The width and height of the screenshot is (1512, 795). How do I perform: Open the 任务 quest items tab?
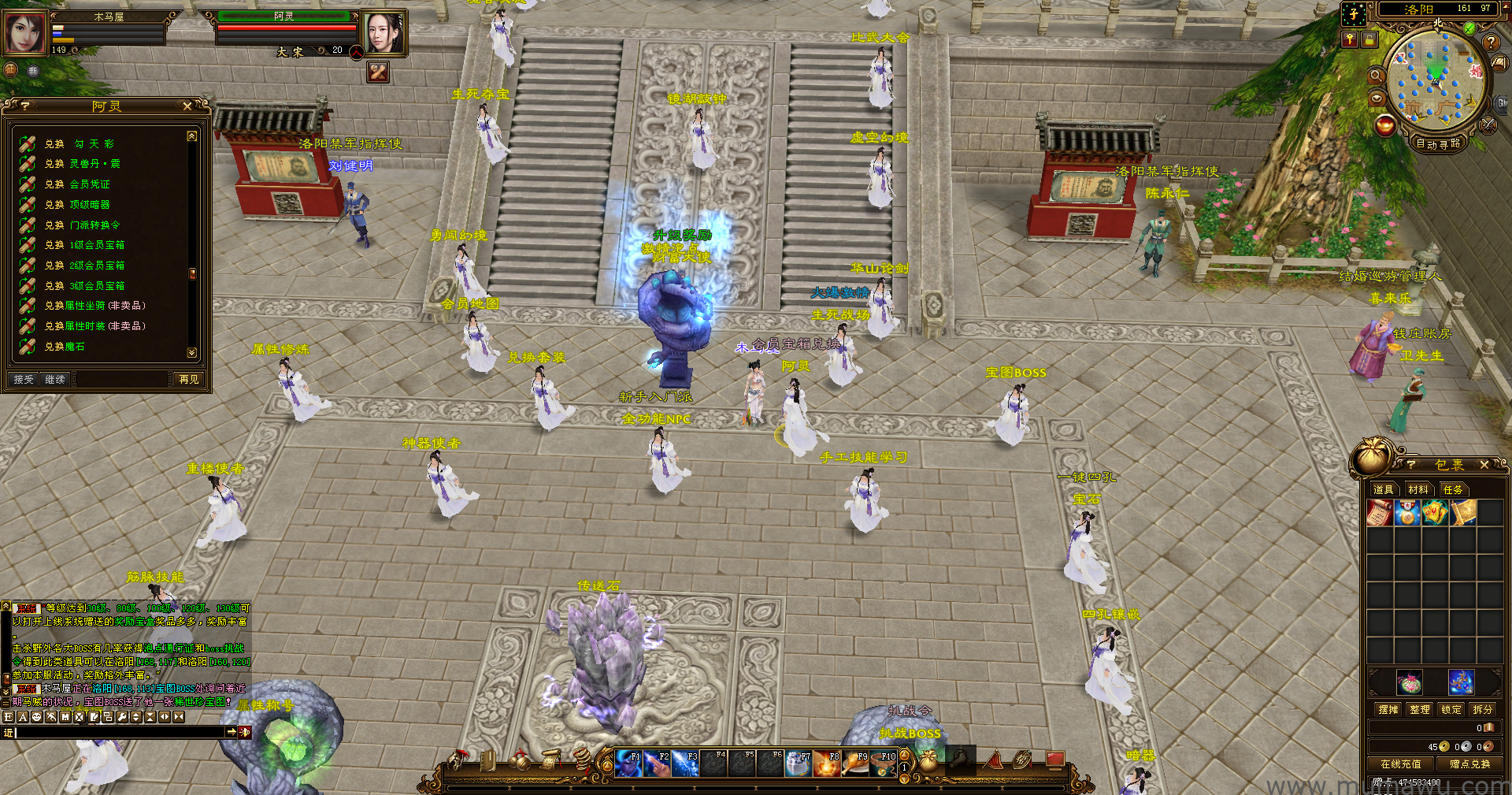pos(1452,490)
